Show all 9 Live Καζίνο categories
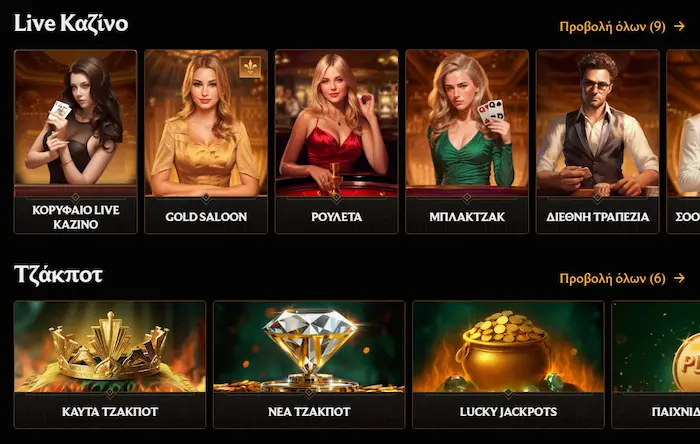The height and width of the screenshot is (444, 700). 621,27
